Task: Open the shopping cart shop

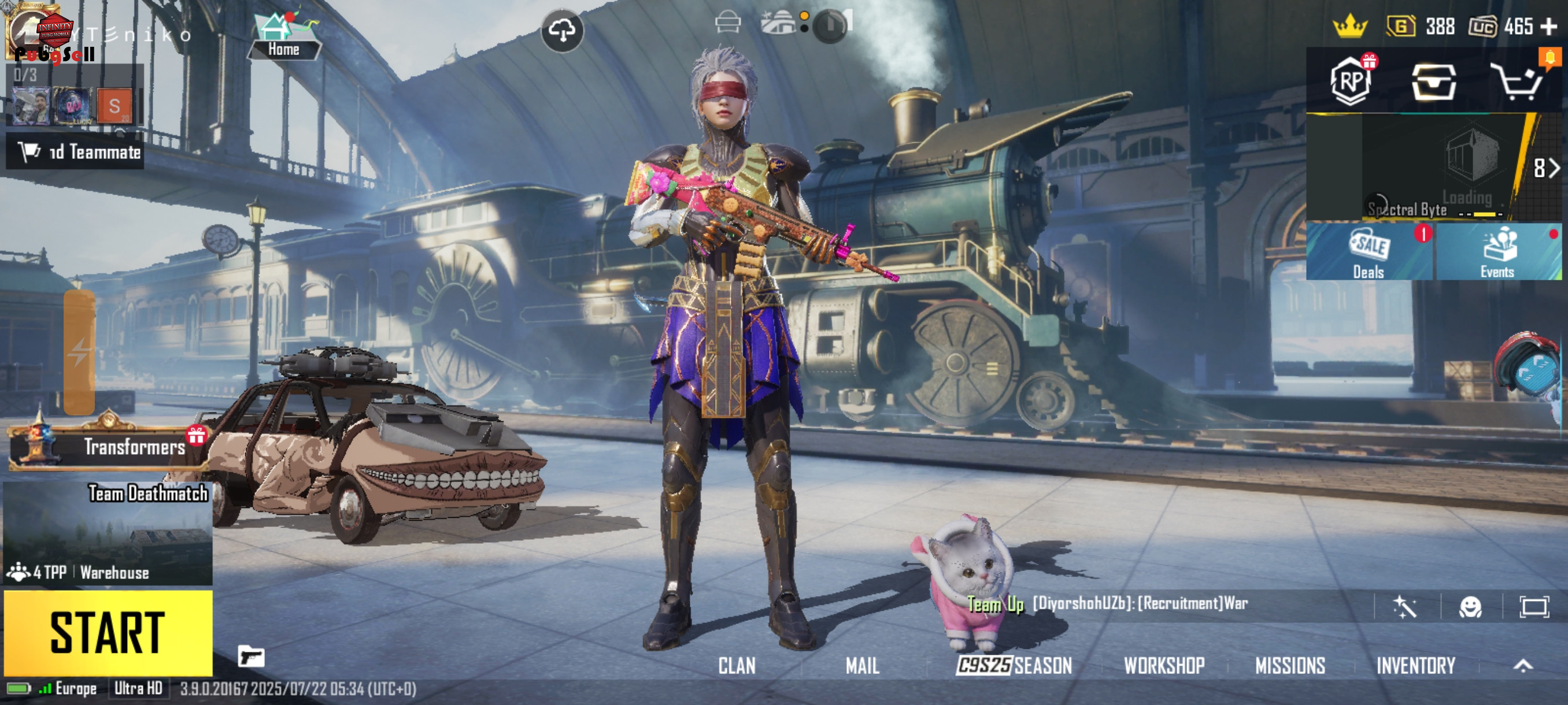Action: click(x=1518, y=82)
